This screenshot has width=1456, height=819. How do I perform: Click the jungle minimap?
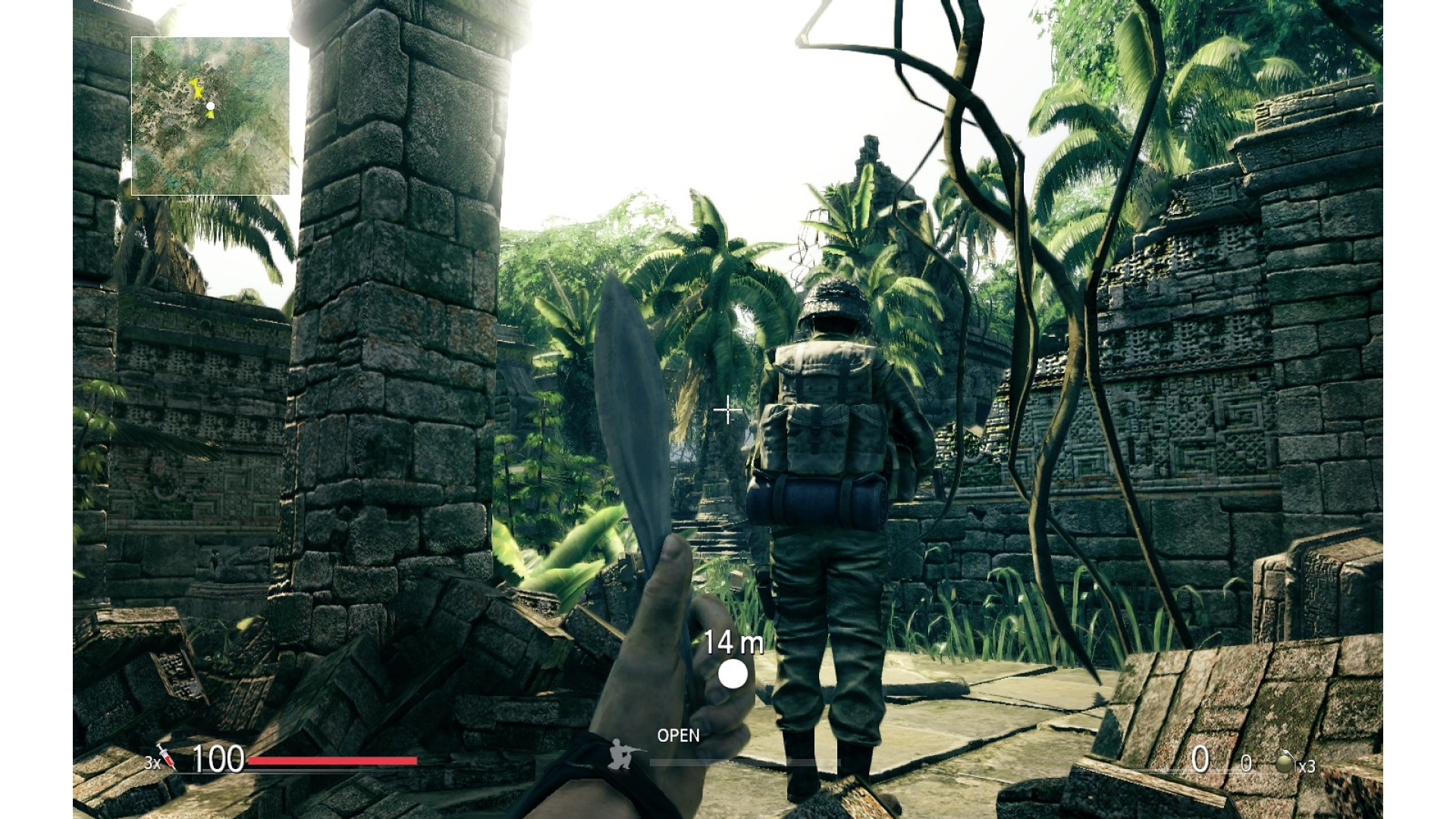pos(210,116)
